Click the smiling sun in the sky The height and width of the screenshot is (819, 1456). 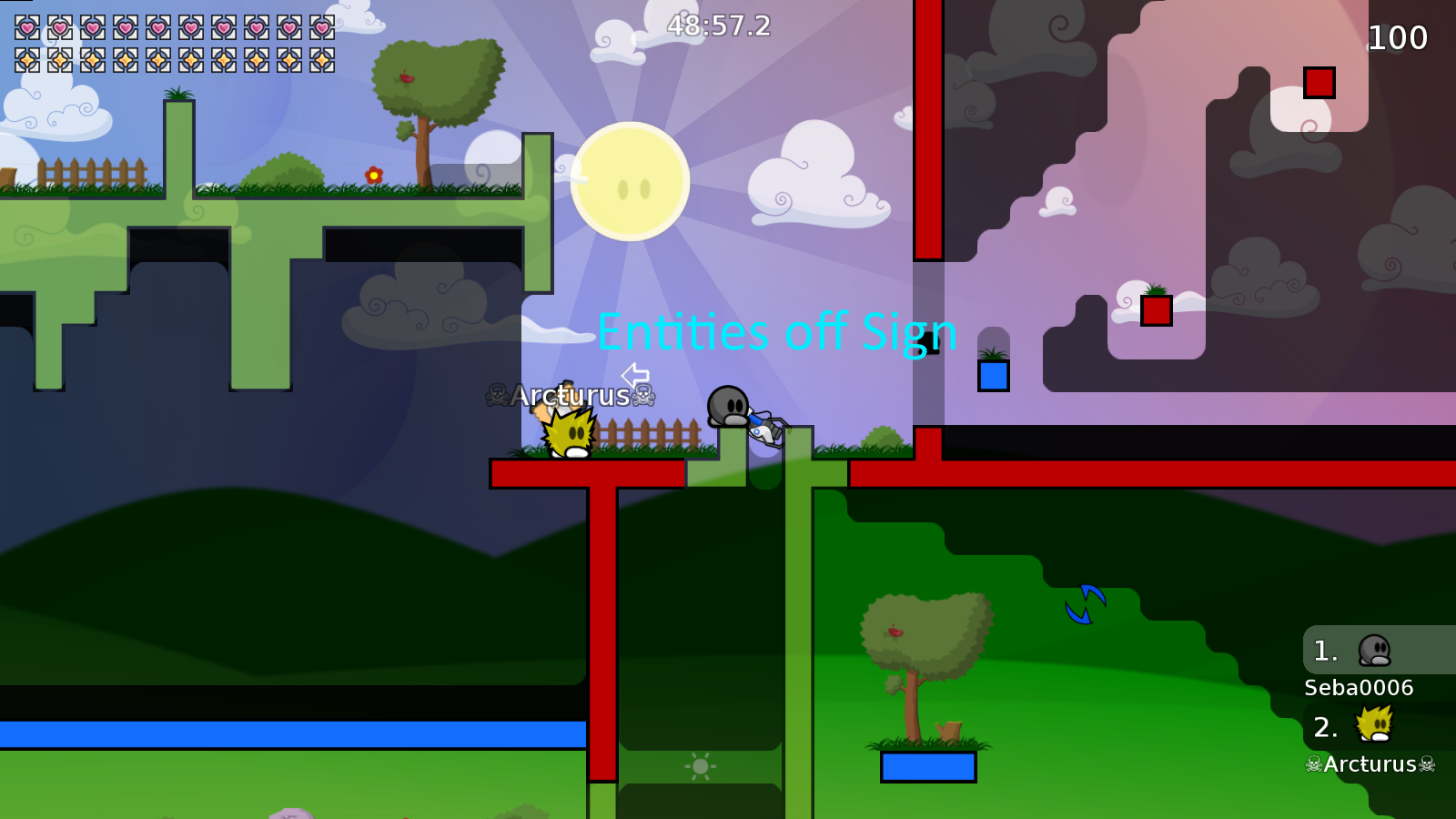click(630, 180)
